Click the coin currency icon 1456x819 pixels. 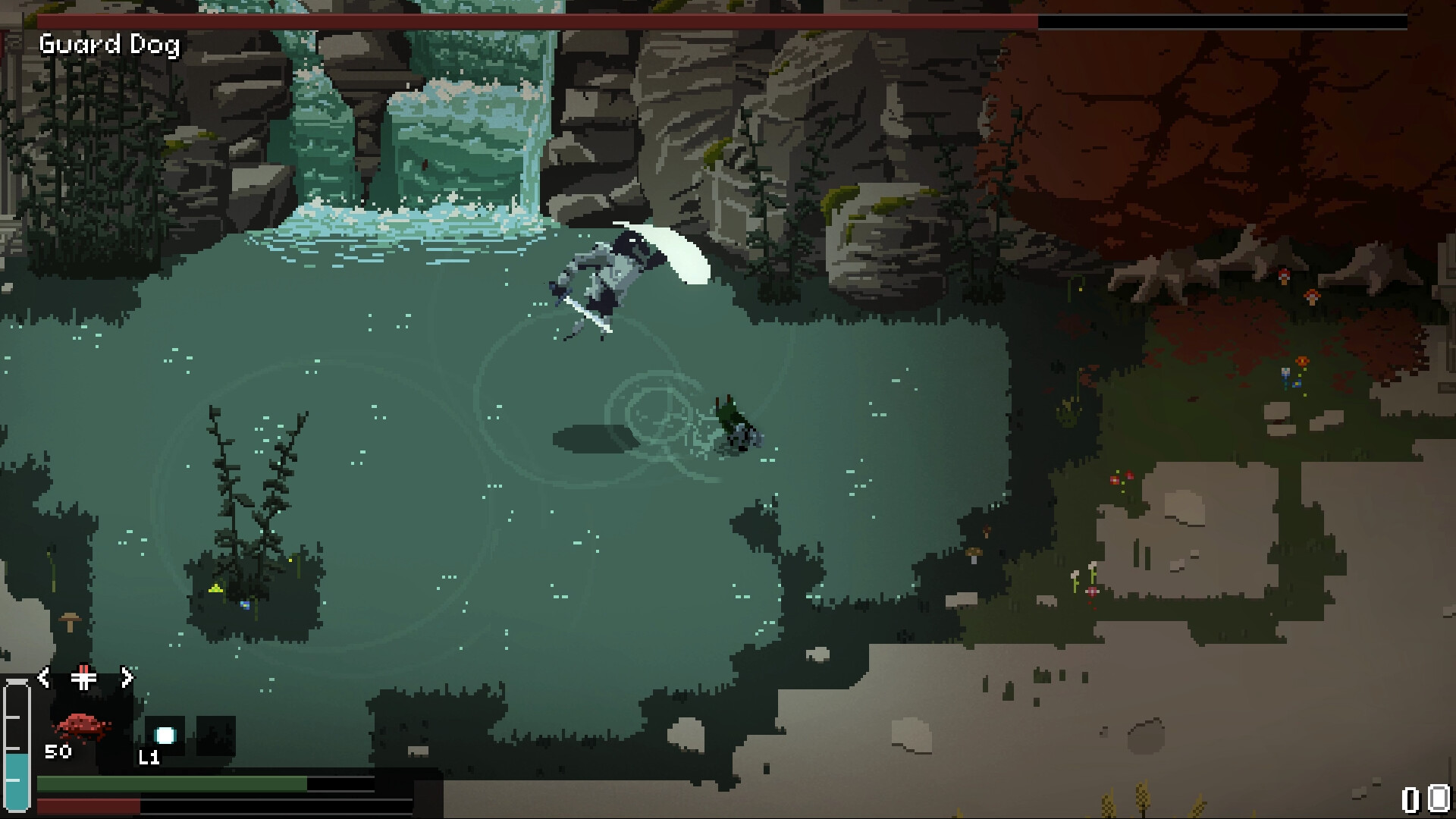click(x=1437, y=799)
